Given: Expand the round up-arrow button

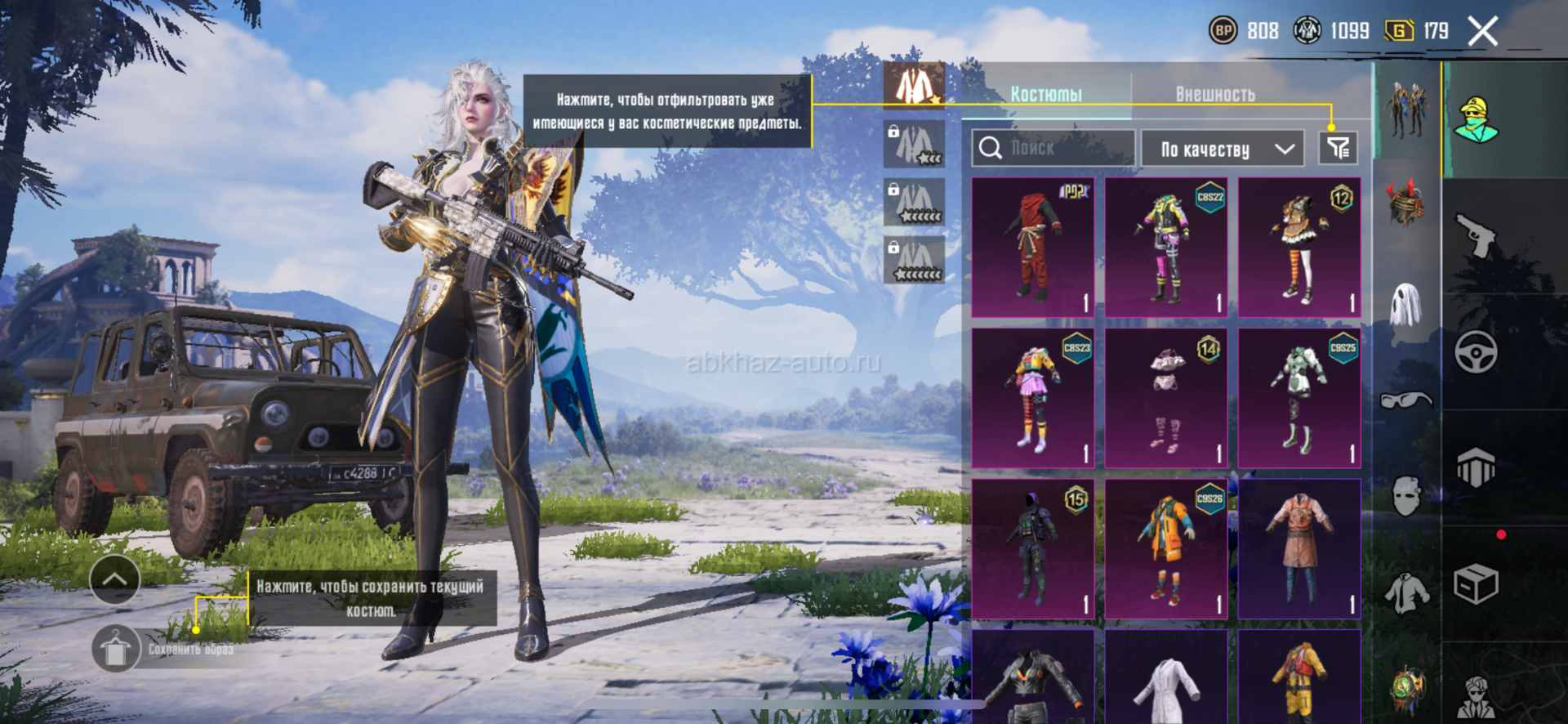Looking at the screenshot, I should click(x=114, y=579).
